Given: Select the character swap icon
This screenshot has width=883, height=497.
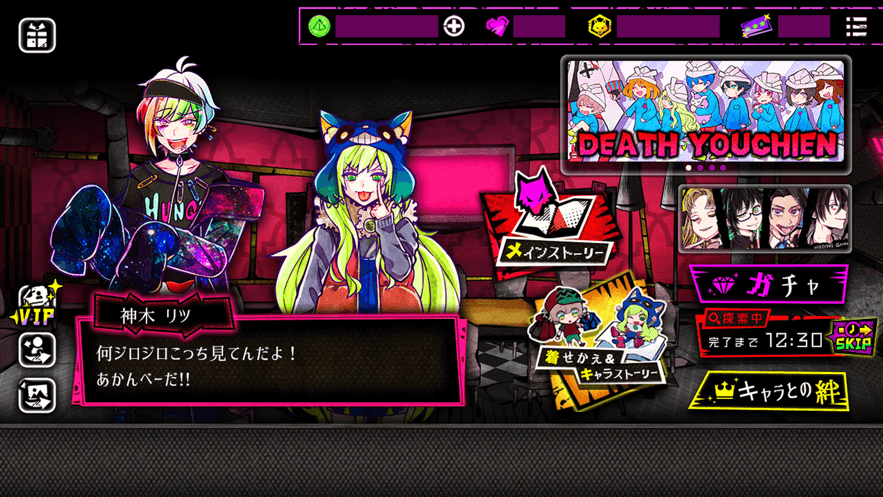Looking at the screenshot, I should (x=37, y=349).
